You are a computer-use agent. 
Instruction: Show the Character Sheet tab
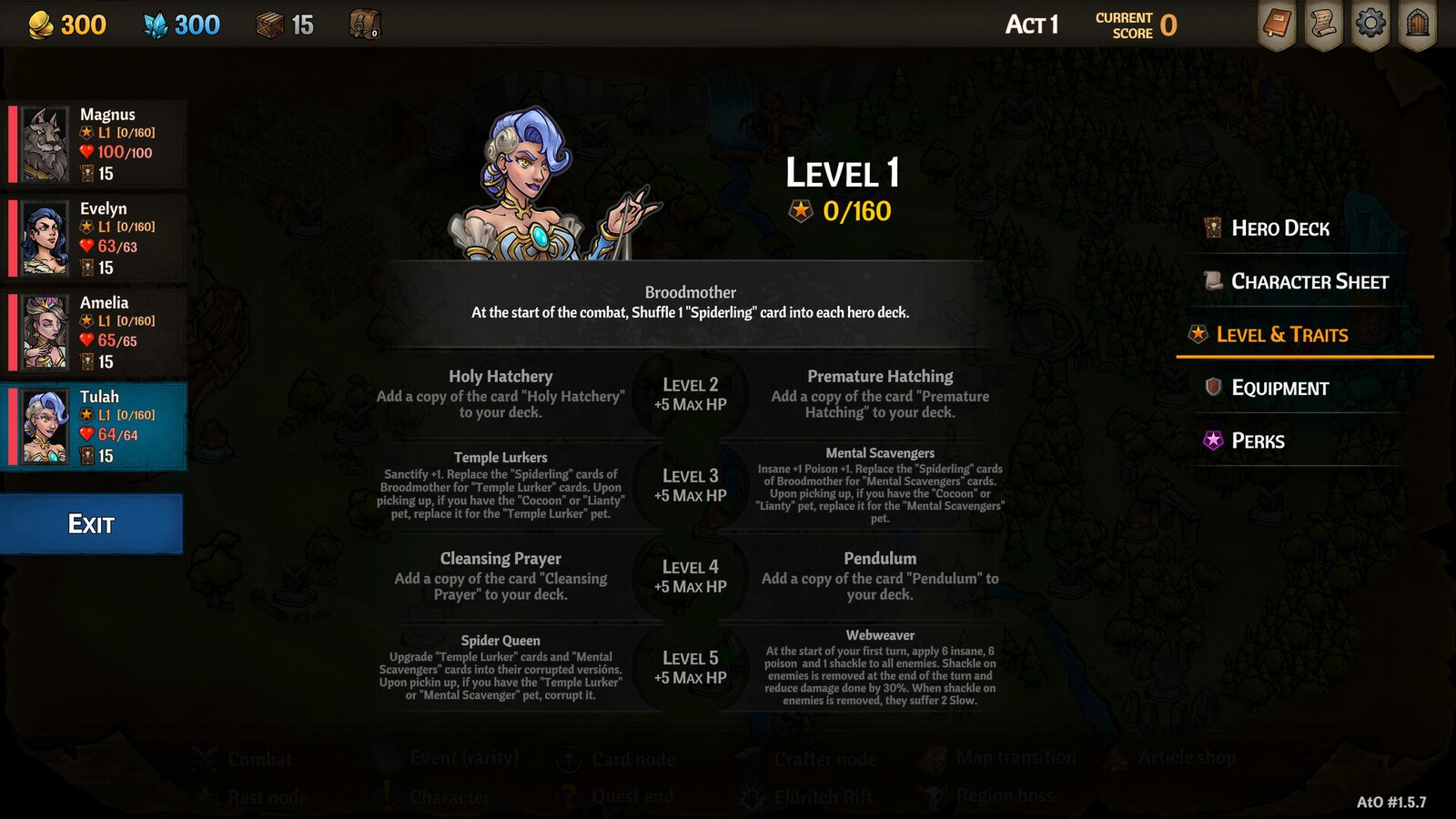point(1309,282)
